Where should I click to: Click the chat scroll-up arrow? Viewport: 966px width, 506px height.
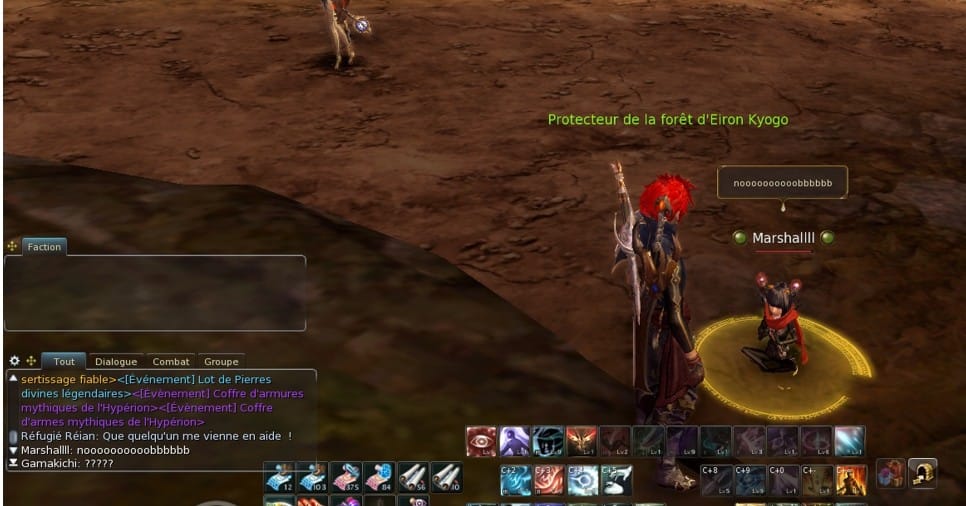tap(13, 379)
